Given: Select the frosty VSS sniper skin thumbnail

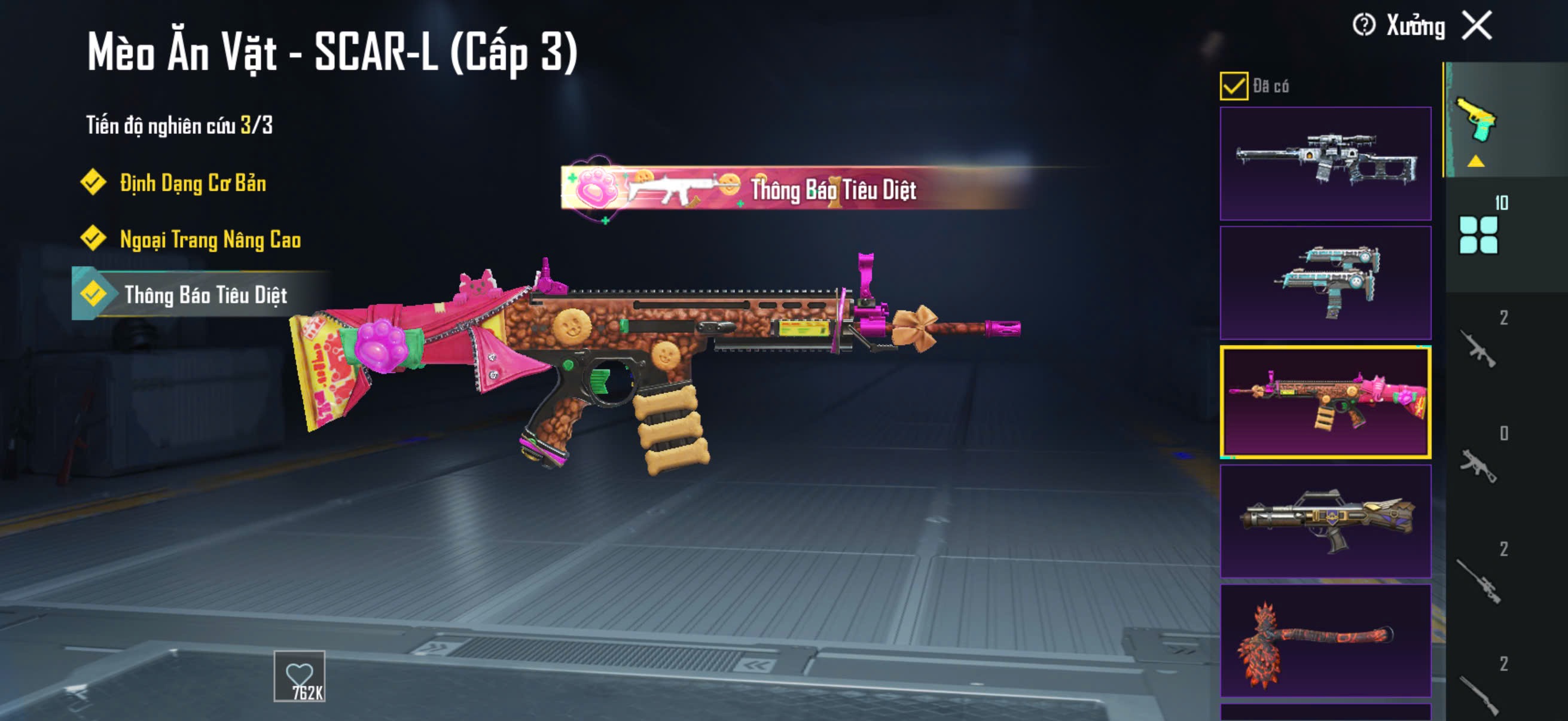Looking at the screenshot, I should 1325,164.
